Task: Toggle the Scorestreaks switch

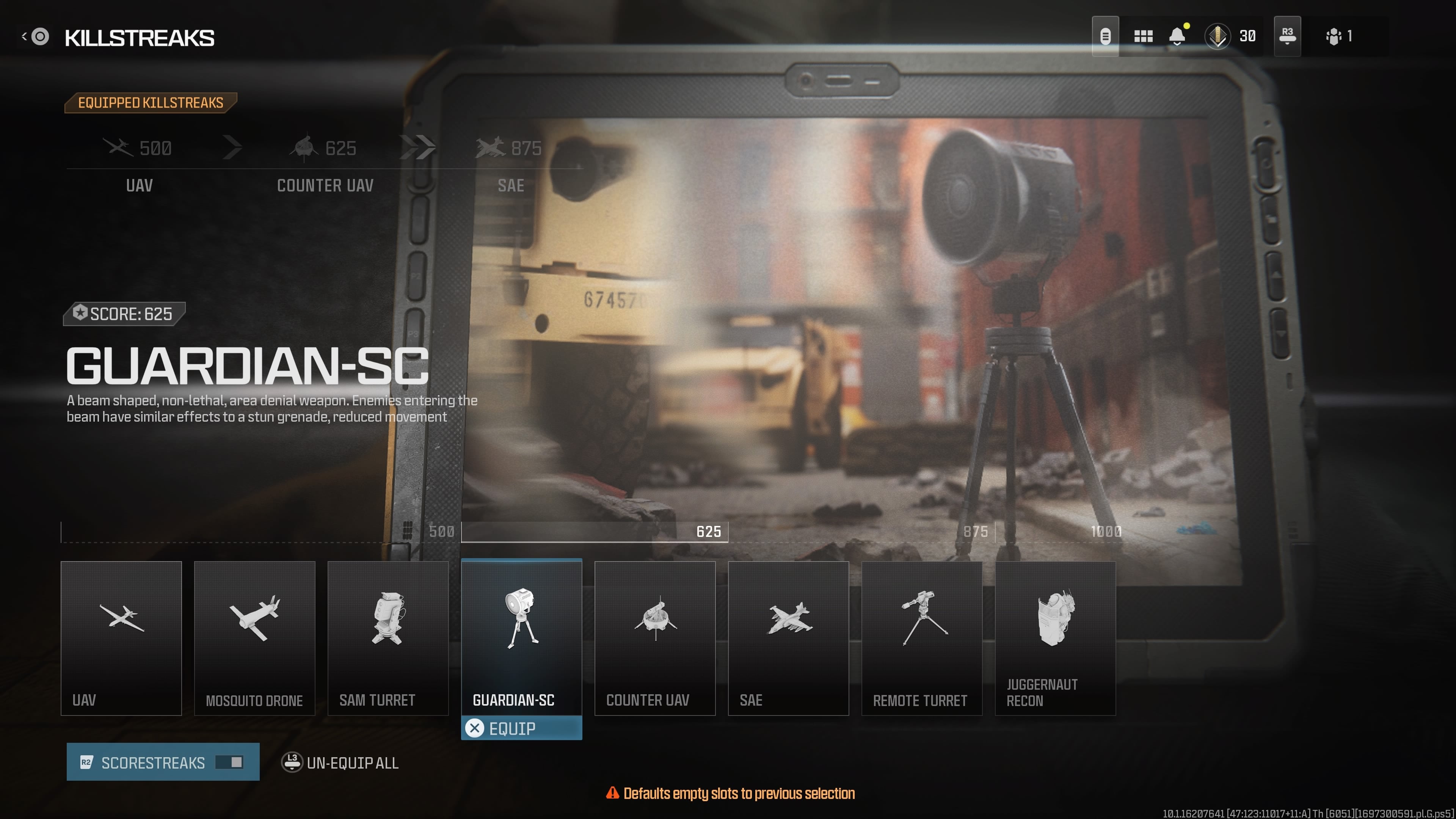Action: 228,762
